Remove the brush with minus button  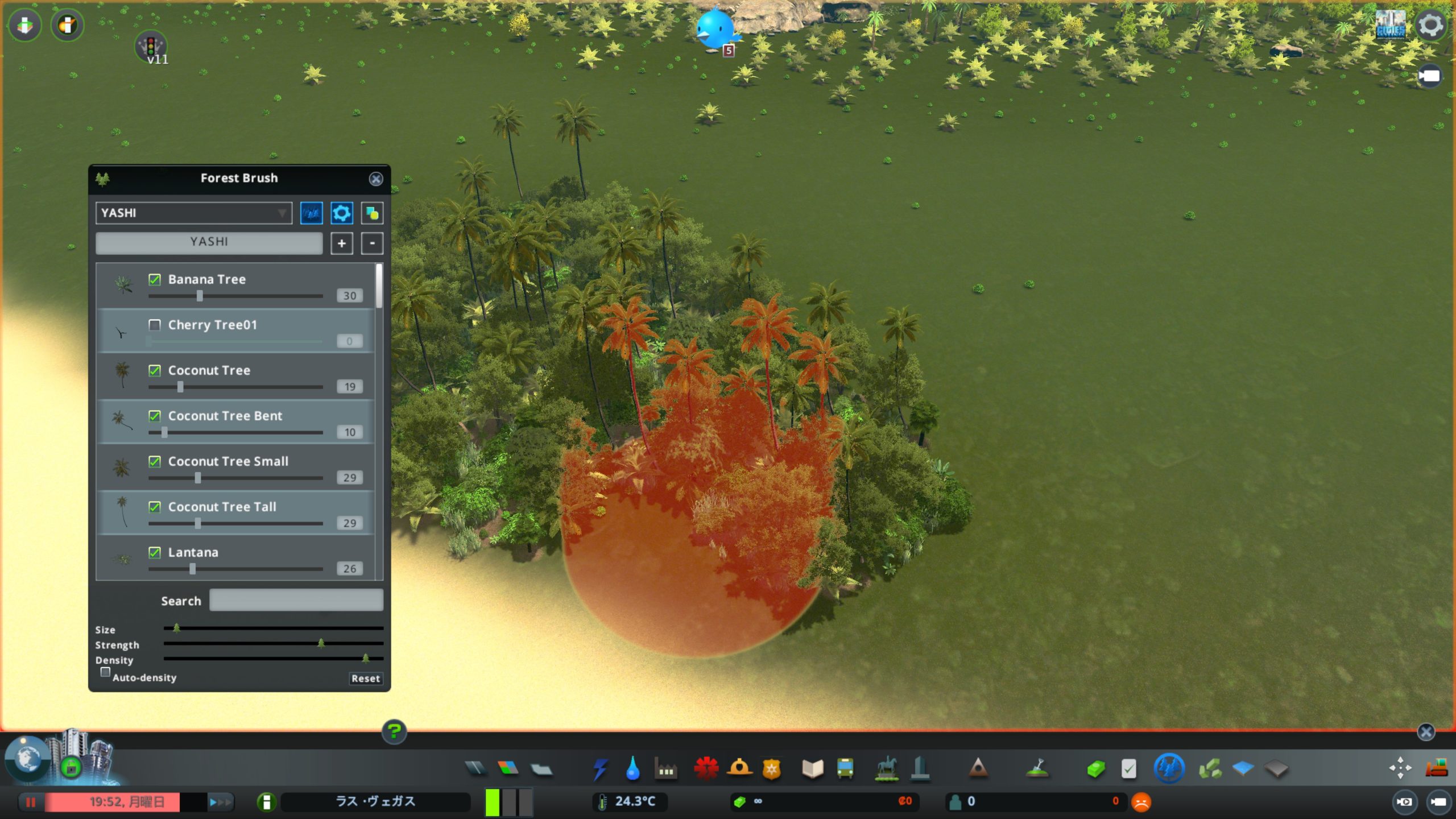coord(372,243)
